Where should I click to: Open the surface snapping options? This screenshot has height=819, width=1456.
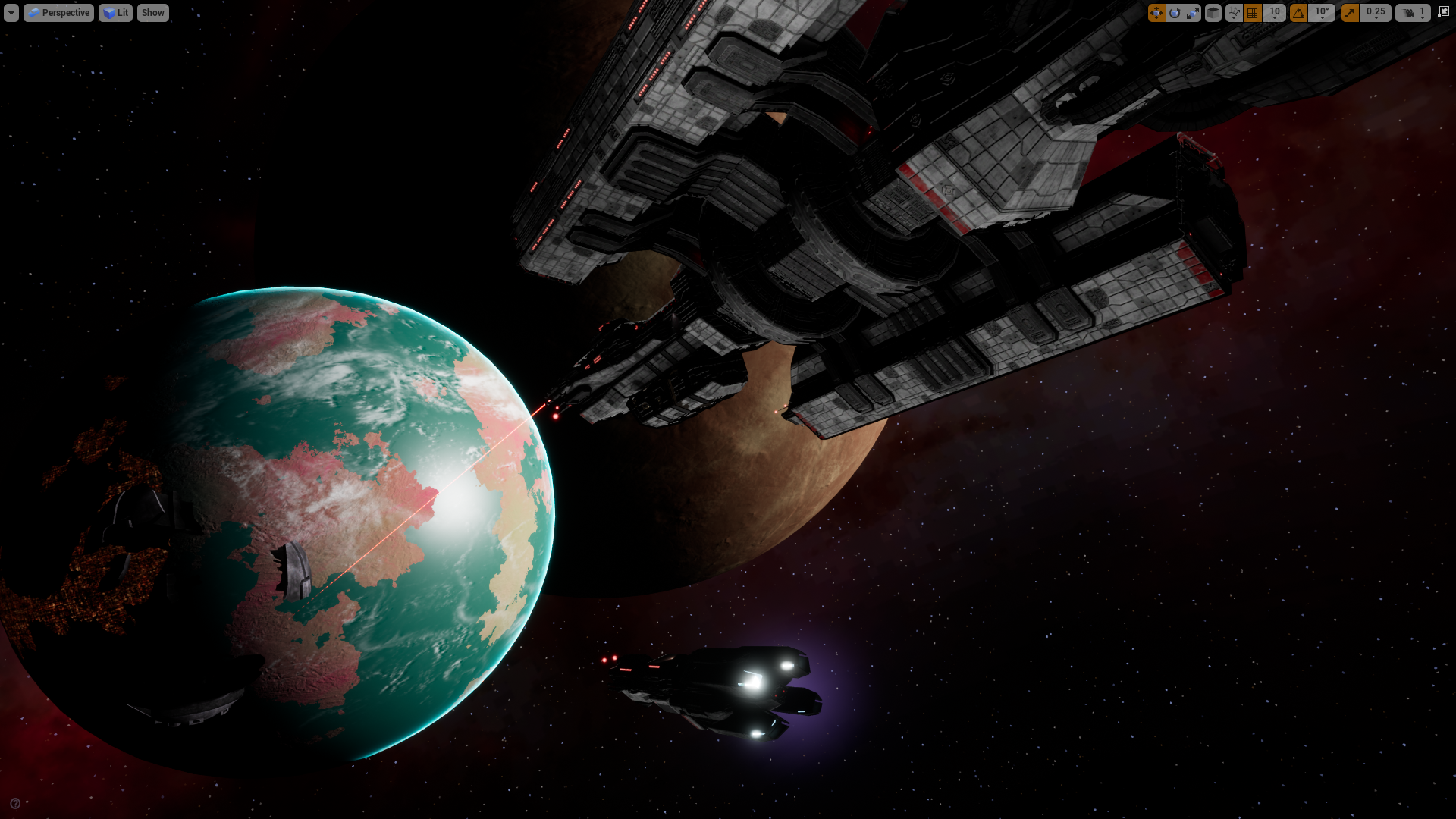[x=1233, y=13]
